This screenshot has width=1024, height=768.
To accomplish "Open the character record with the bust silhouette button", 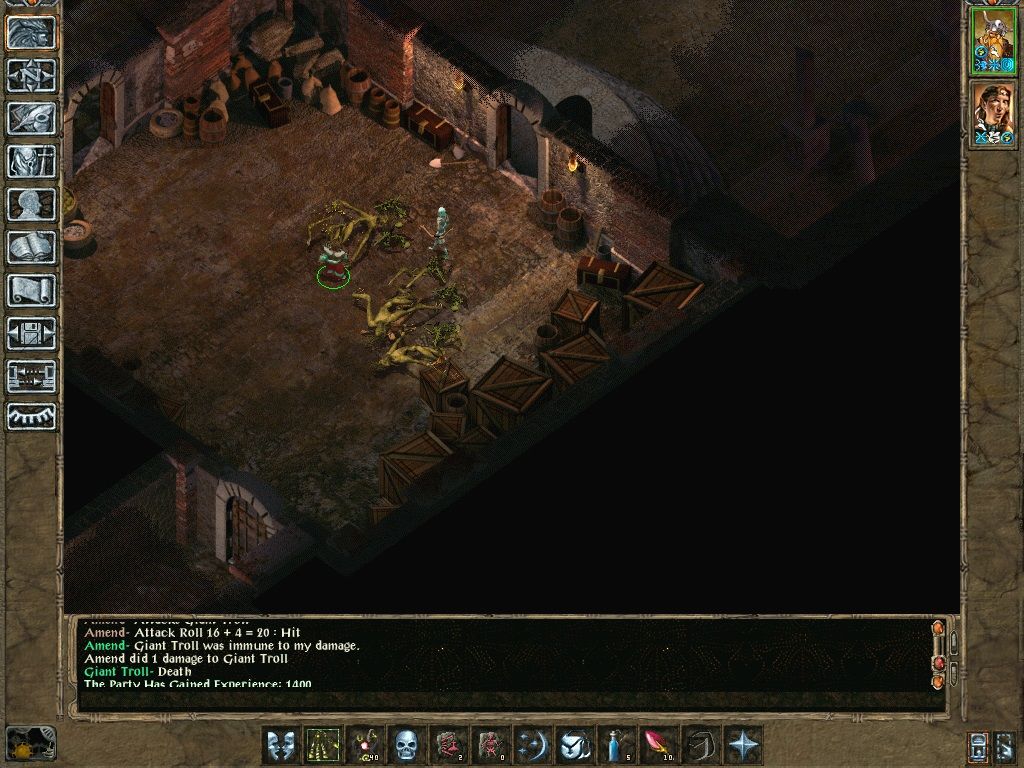I will [x=32, y=204].
